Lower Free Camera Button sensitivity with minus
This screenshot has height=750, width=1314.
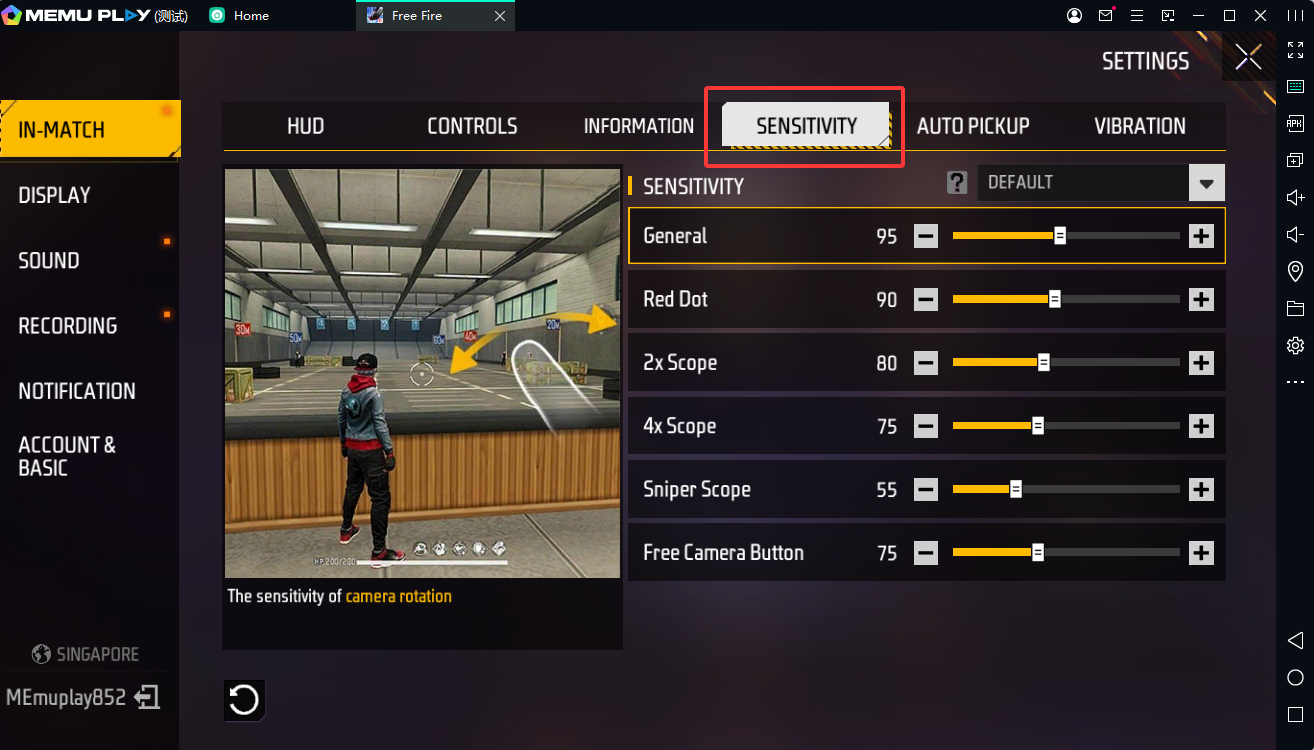(x=926, y=553)
